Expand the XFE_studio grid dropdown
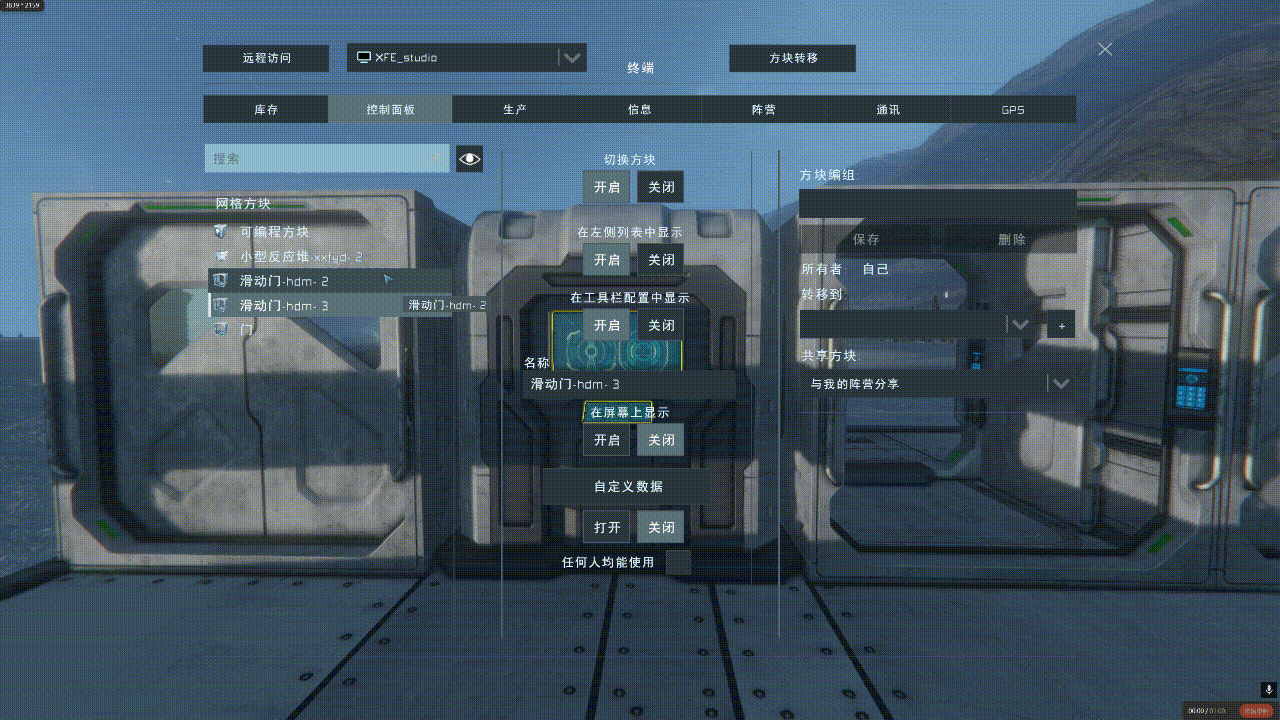 571,58
